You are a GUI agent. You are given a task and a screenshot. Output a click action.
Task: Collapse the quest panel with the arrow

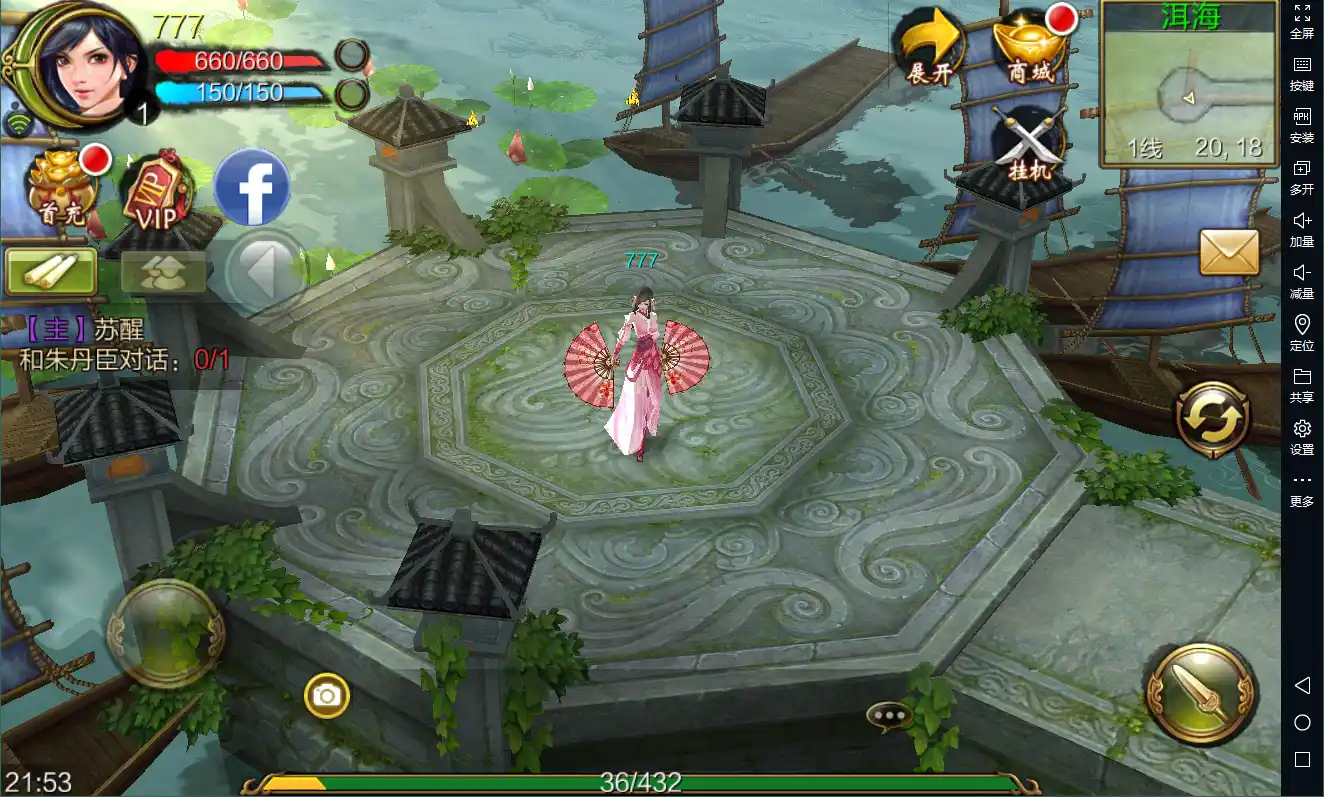coord(263,270)
